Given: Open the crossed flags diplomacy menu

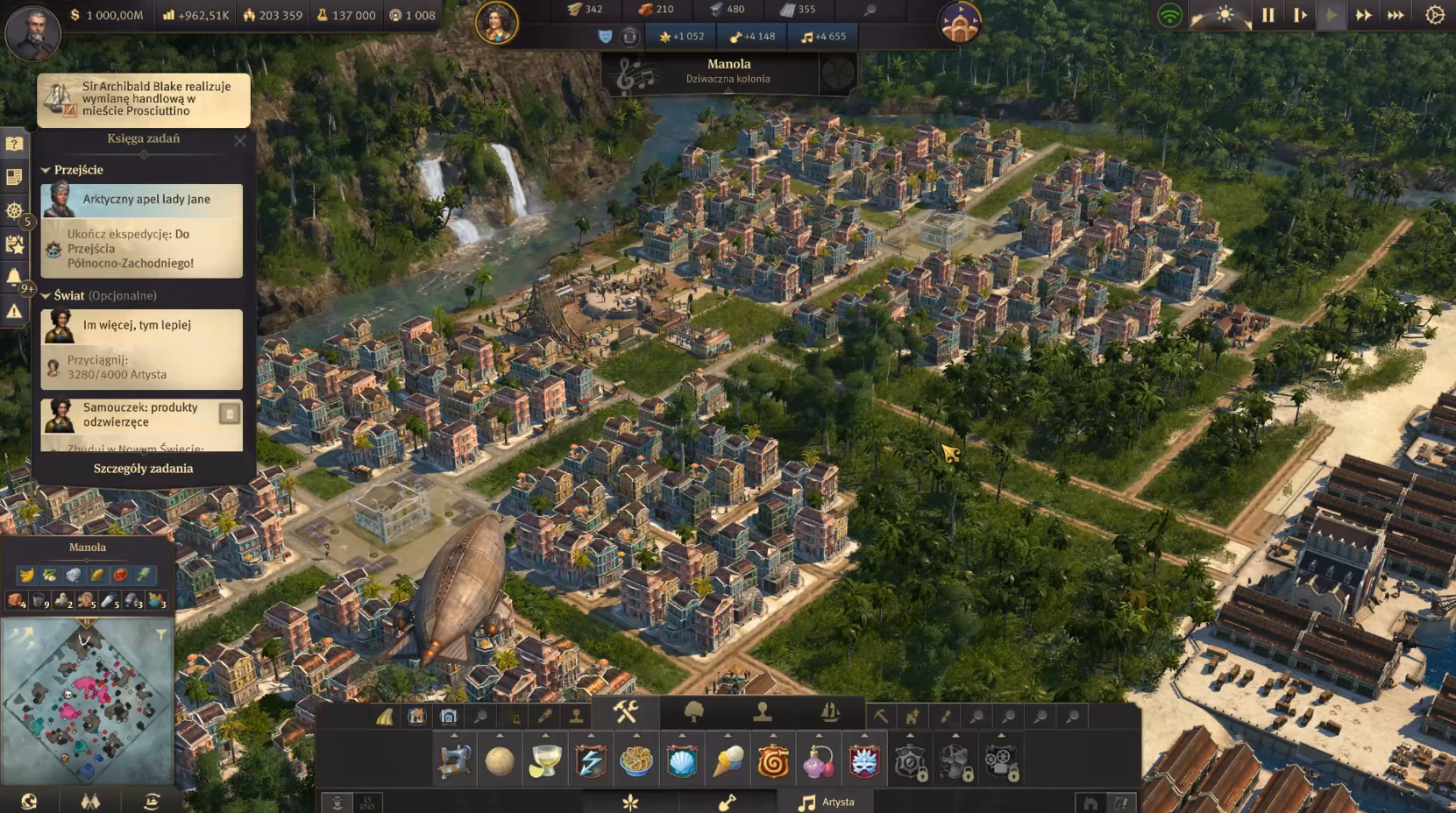Looking at the screenshot, I should coord(90,801).
